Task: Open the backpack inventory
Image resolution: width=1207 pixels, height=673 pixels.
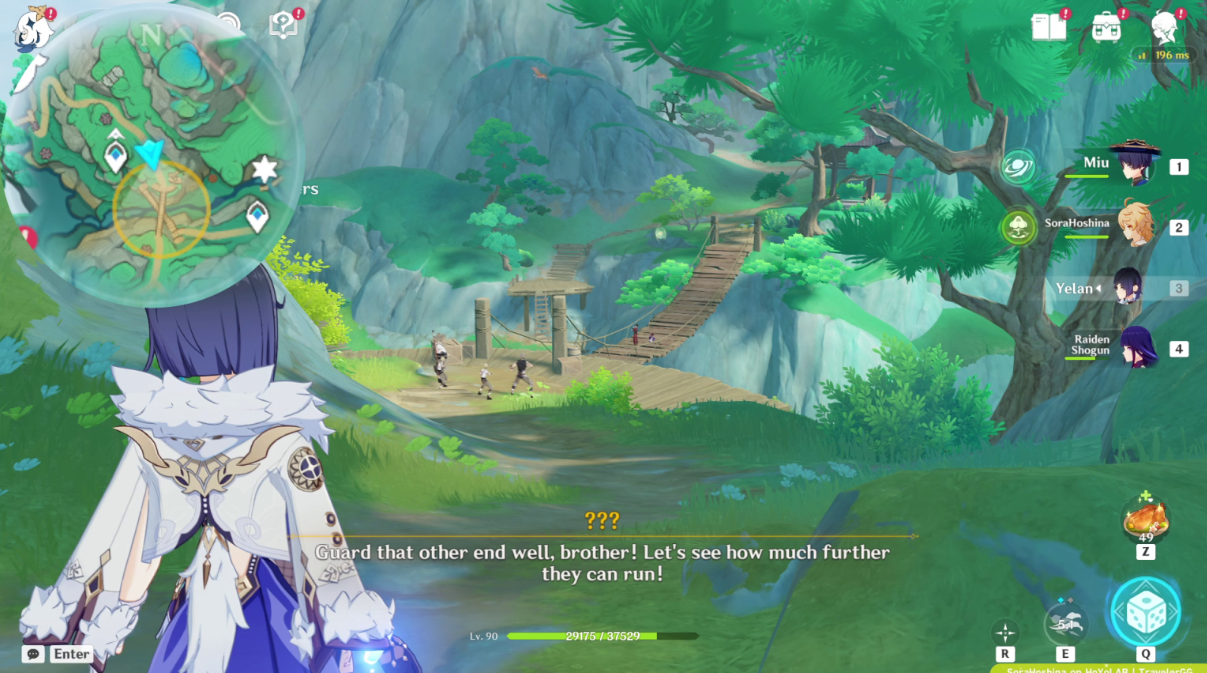Action: (x=1106, y=27)
